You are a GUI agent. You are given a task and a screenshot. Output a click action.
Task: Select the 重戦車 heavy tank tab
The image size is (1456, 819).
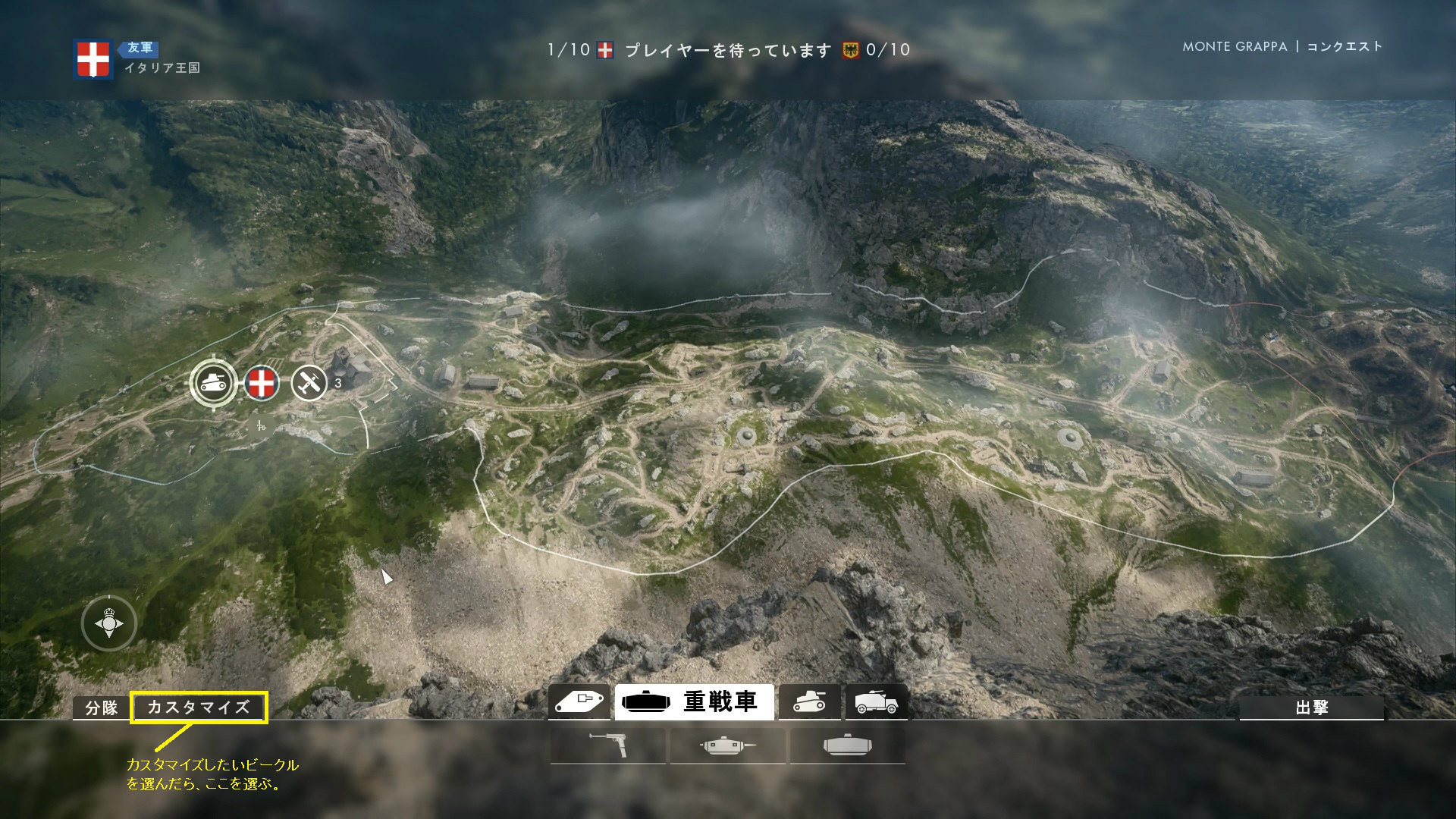(x=694, y=701)
